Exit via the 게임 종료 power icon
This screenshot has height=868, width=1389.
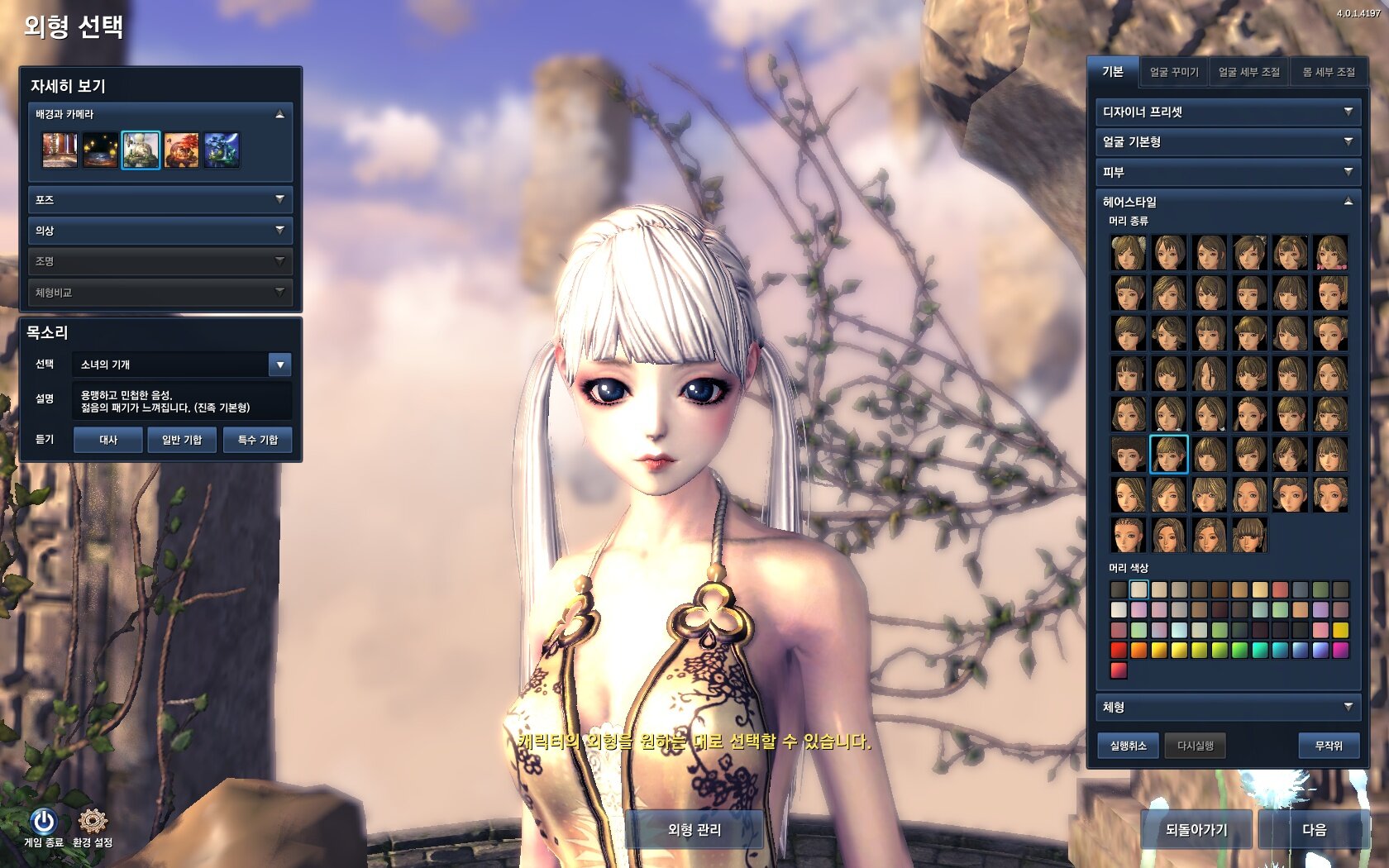tap(43, 823)
